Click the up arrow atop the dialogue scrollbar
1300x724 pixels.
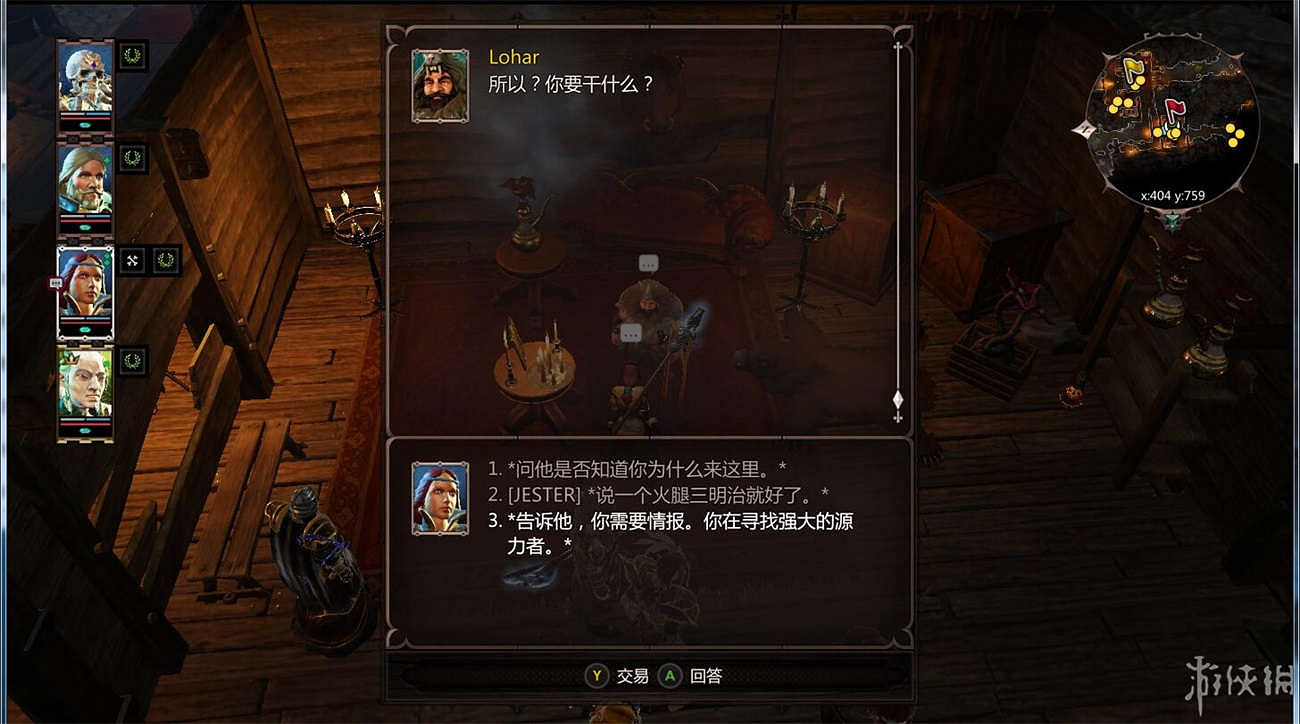pyautogui.click(x=898, y=44)
